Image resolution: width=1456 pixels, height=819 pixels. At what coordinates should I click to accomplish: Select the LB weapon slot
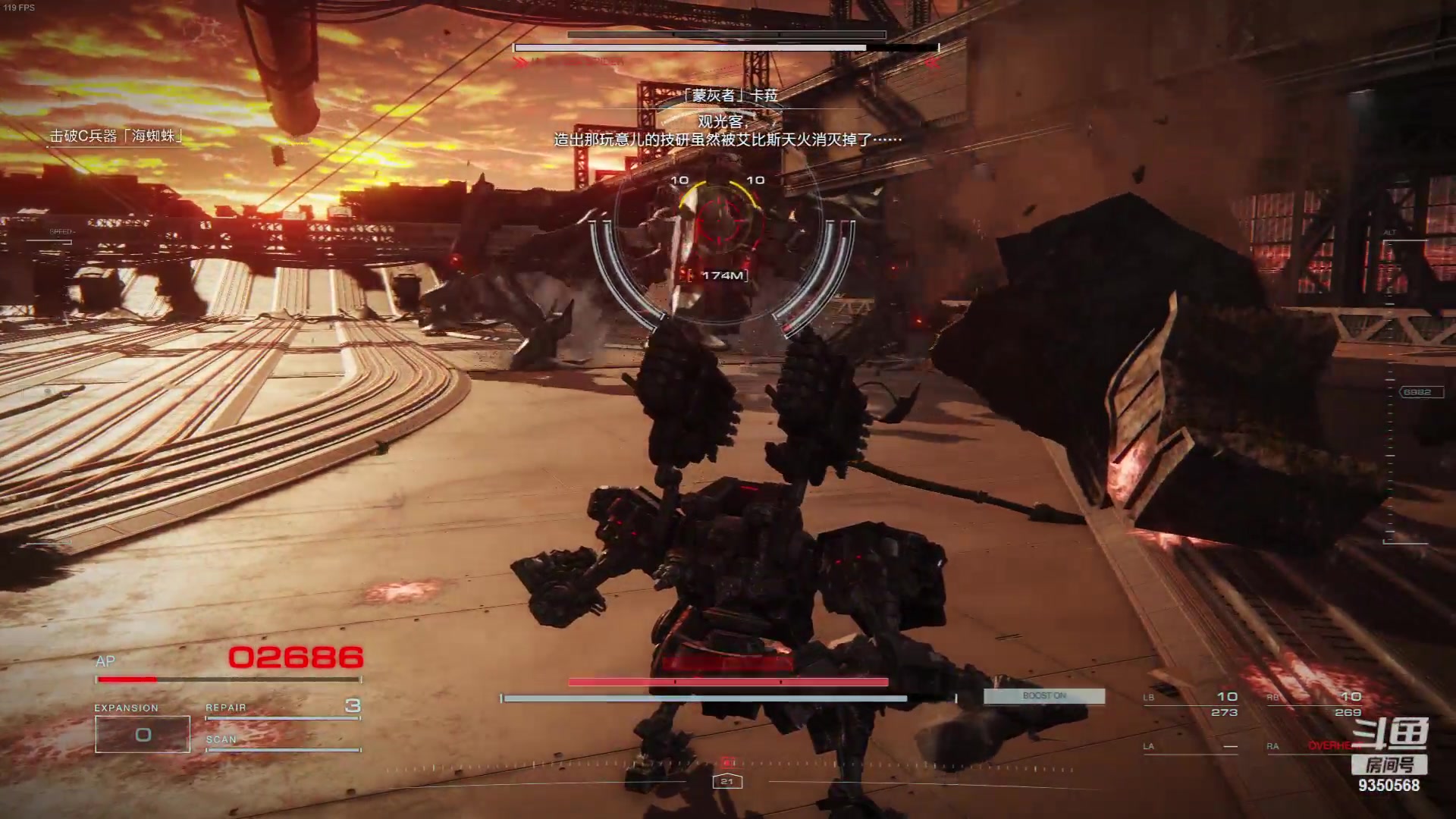1191,704
